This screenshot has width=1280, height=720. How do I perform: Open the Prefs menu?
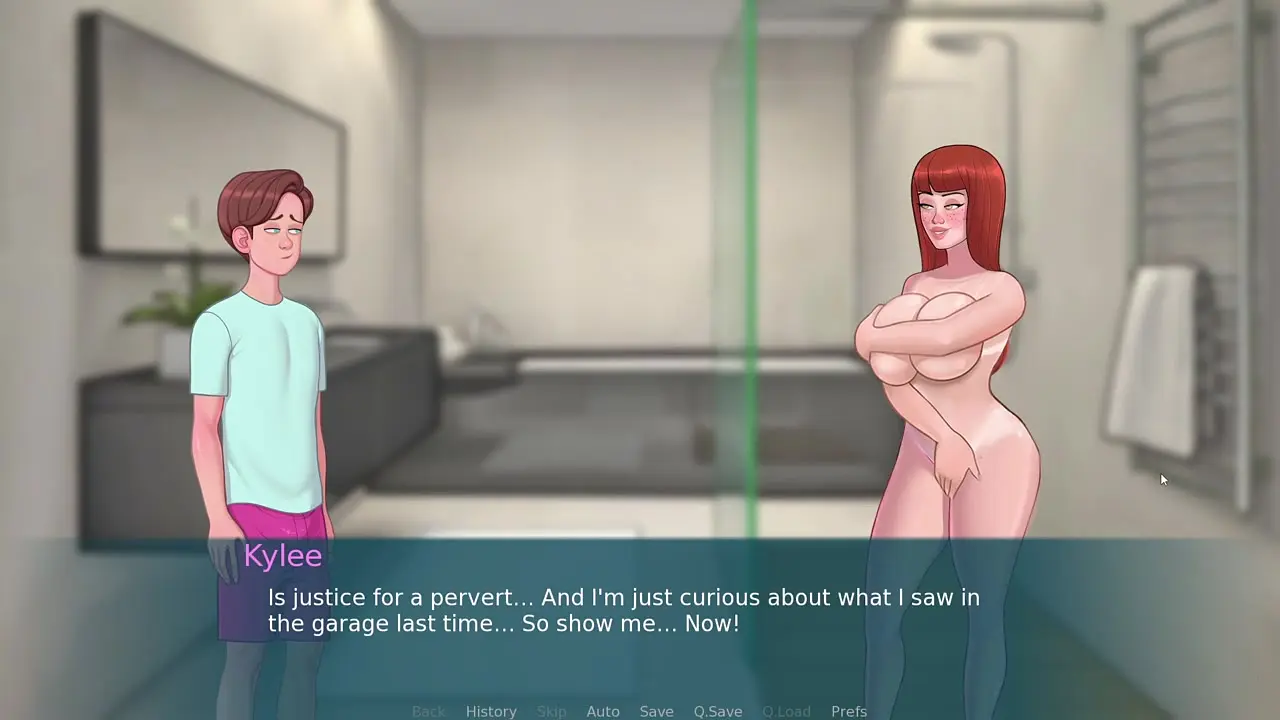849,711
